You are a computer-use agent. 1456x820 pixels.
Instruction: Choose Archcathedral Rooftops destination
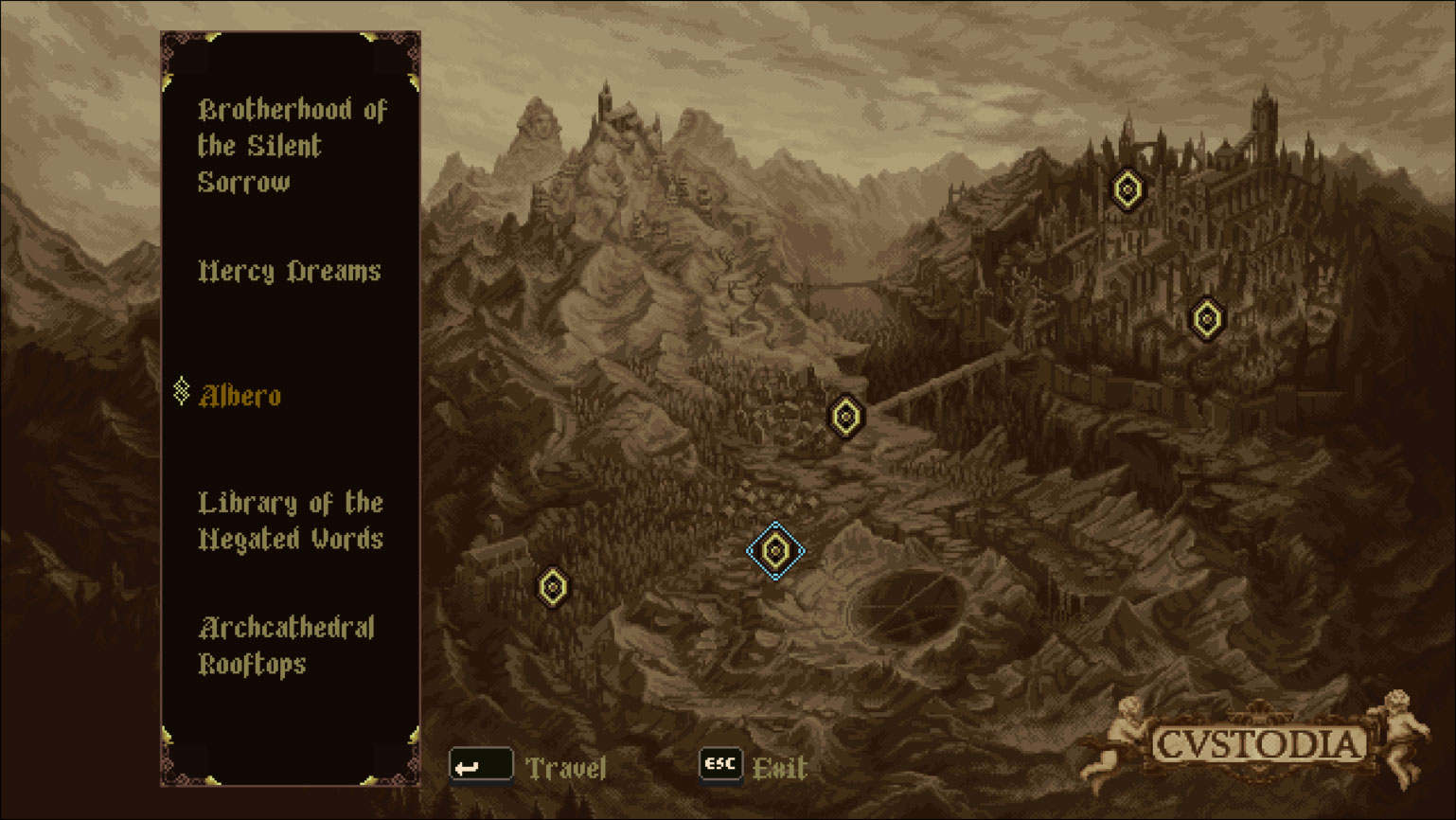point(286,646)
